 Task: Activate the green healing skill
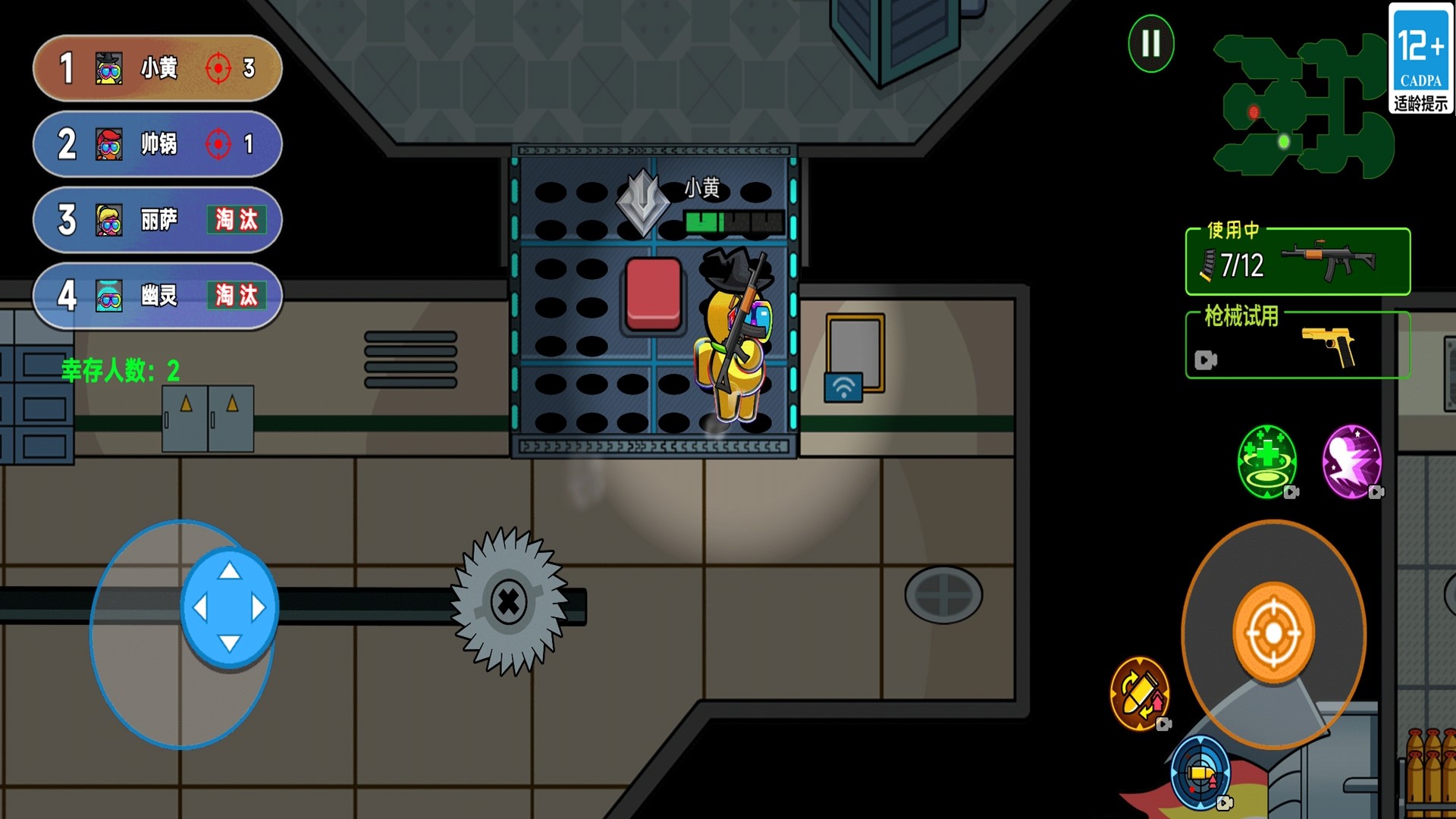point(1266,461)
